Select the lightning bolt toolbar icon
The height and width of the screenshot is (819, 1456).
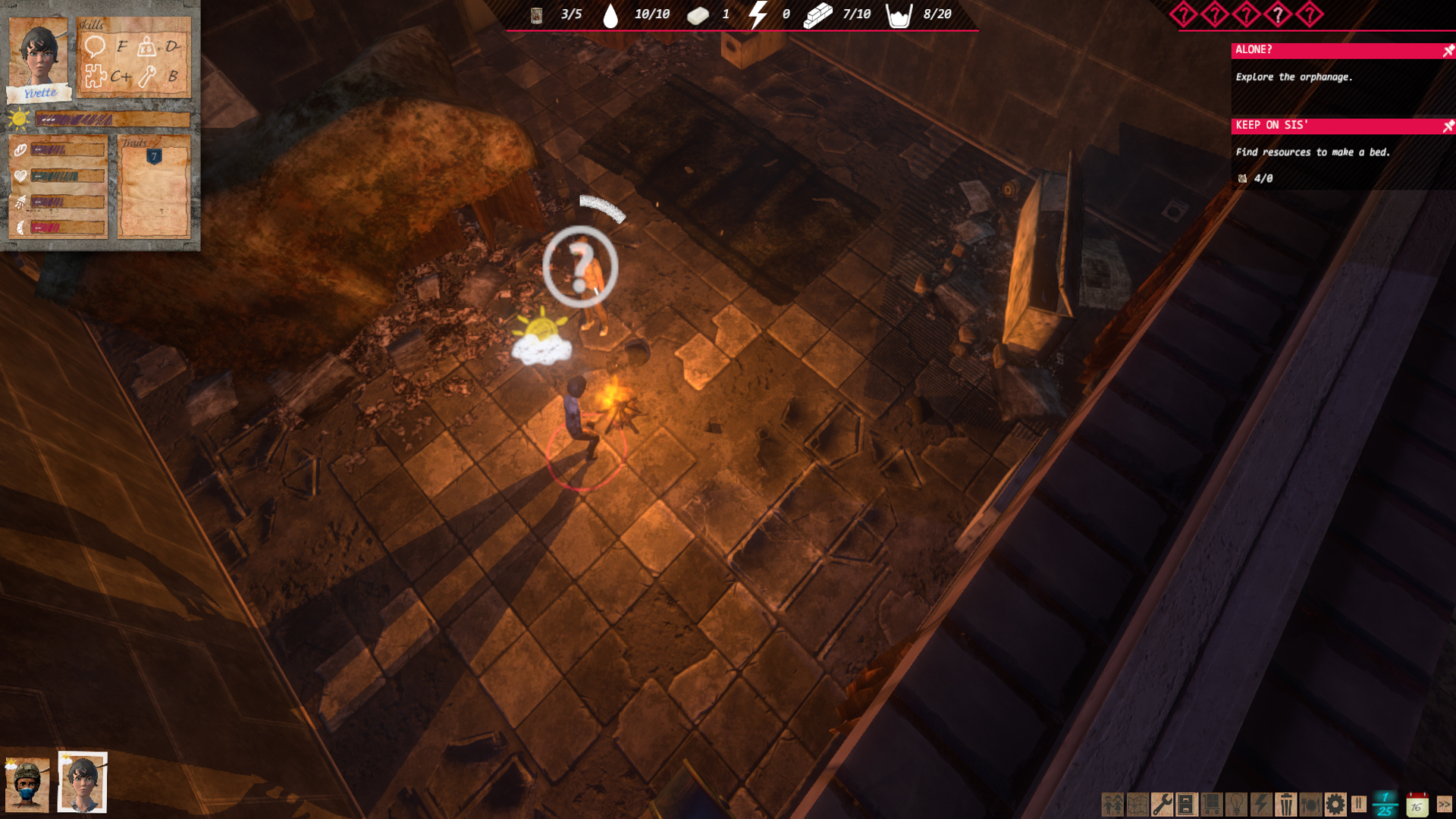click(1261, 804)
